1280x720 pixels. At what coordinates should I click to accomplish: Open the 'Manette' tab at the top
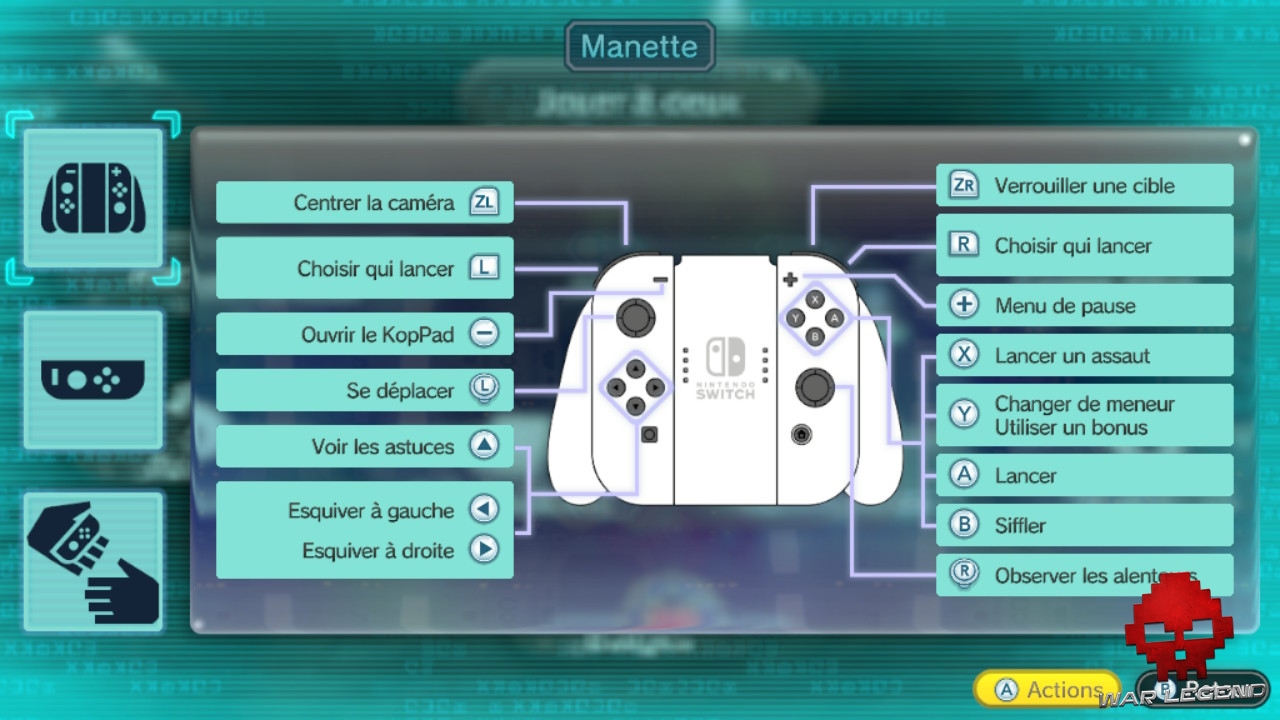[x=639, y=46]
